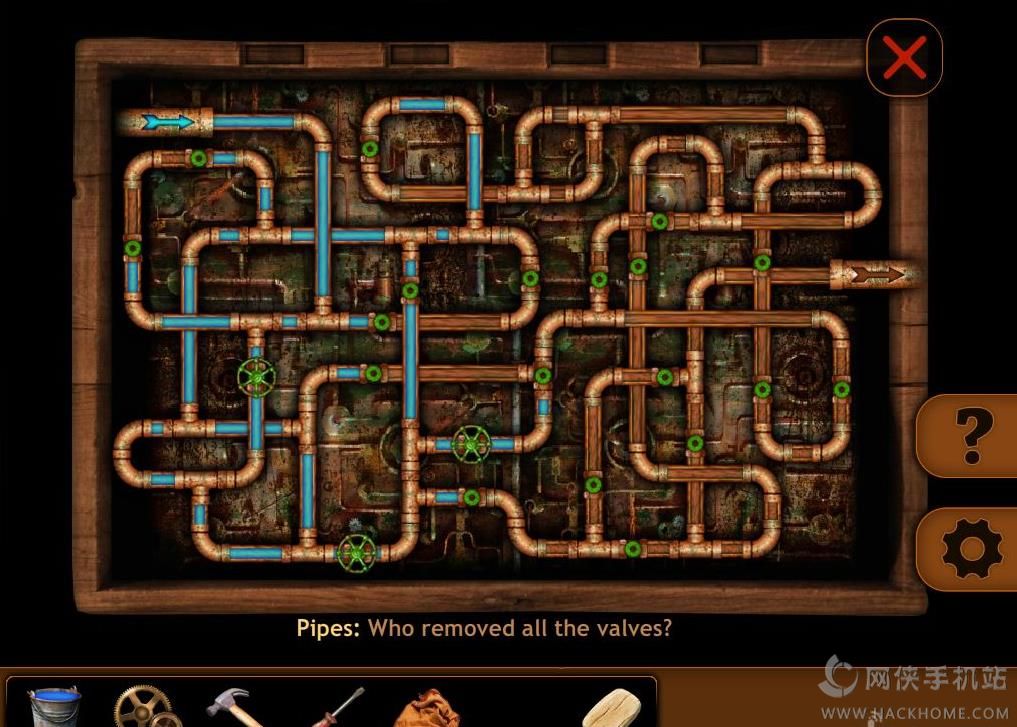Close the pipe puzzle with the red X
Screen dimensions: 1017x727
[x=905, y=59]
